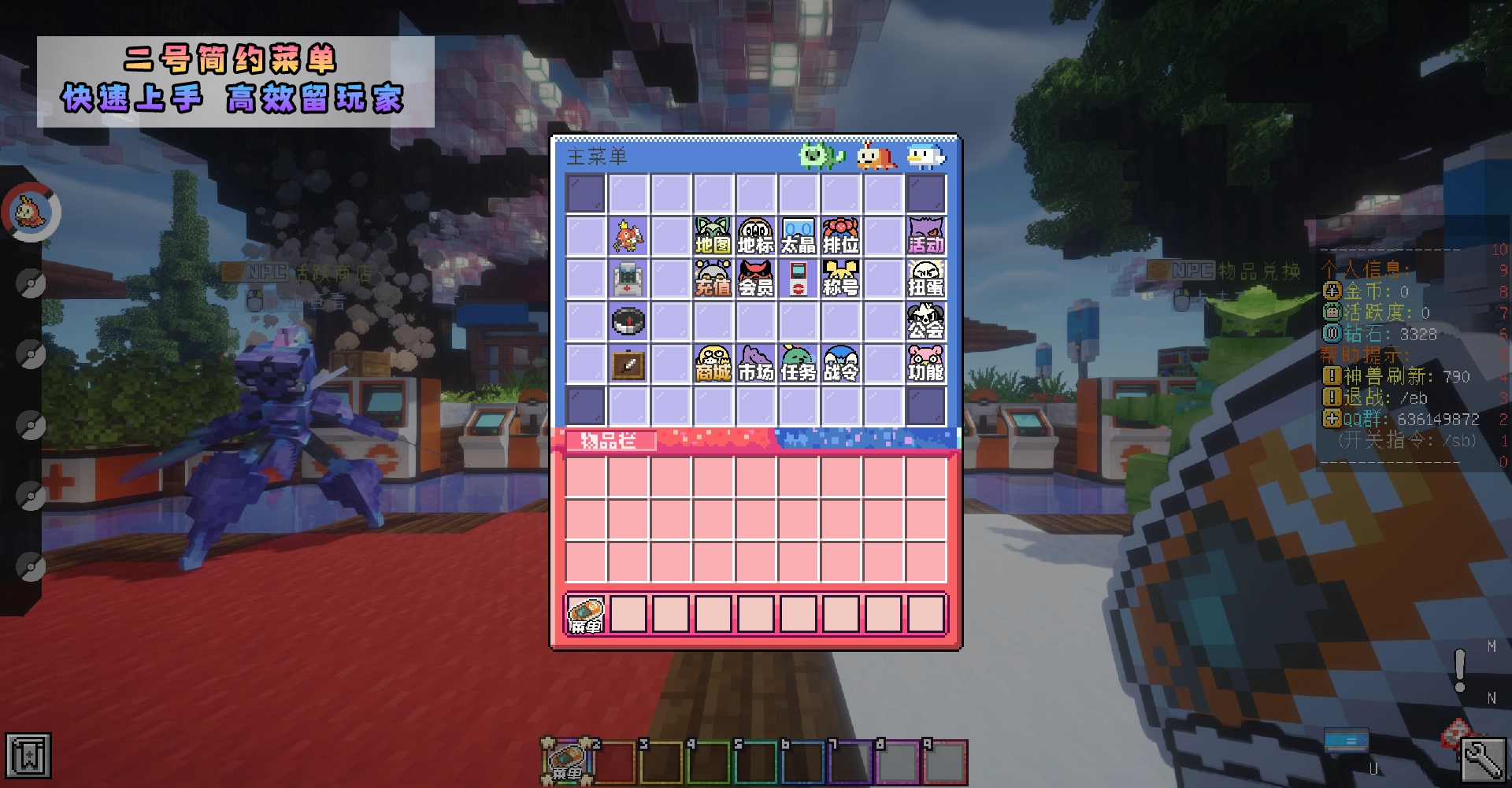Open the 排位 ranked mode icon
The image size is (1512, 788).
840,235
